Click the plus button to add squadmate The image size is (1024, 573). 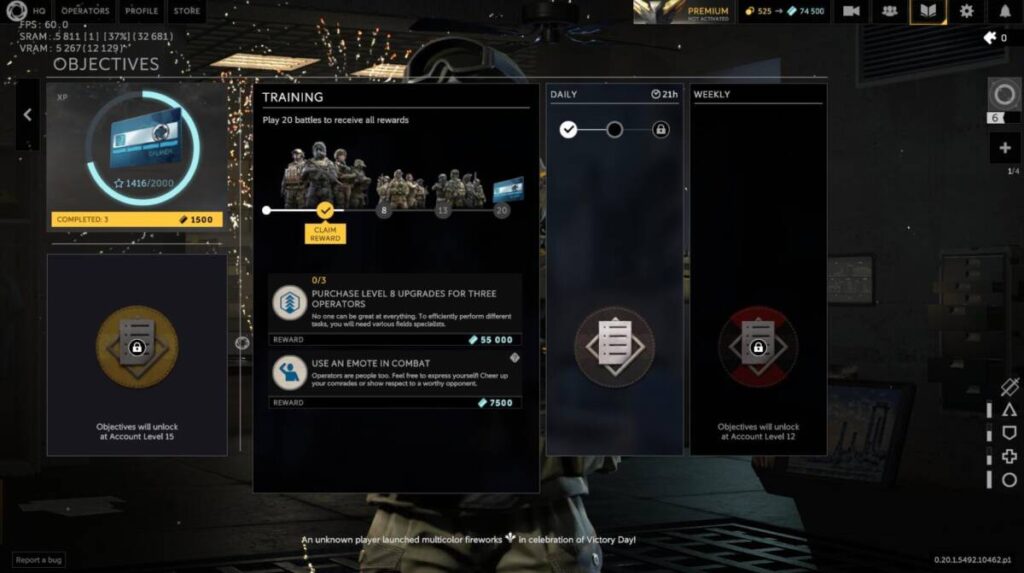coord(1004,149)
